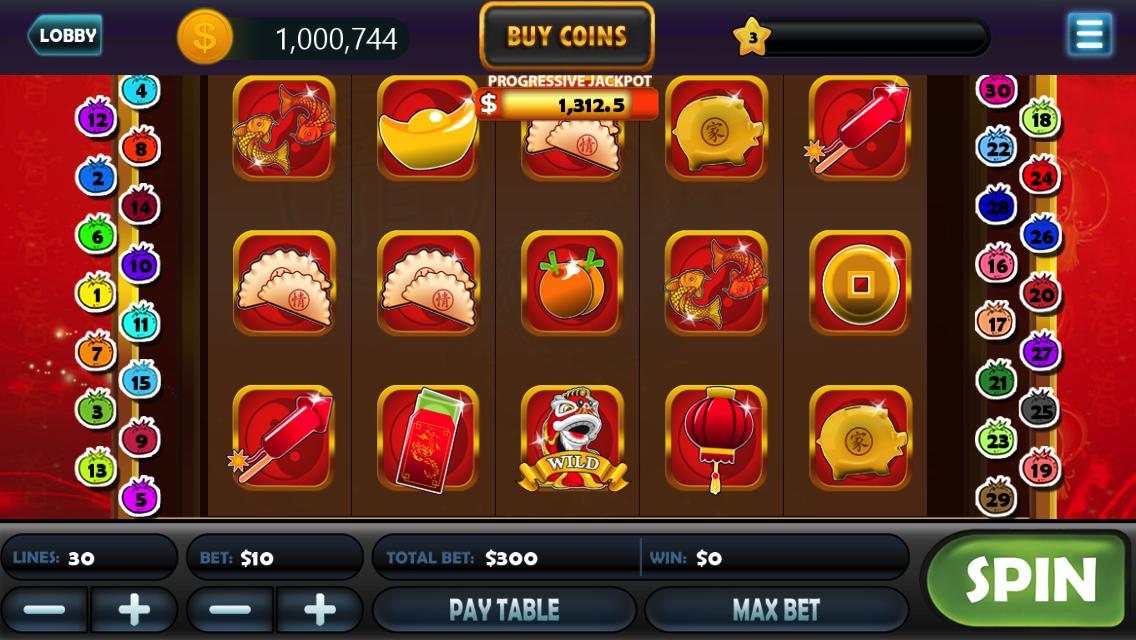1136x640 pixels.
Task: Select payline marker number 12
Action: (97, 120)
